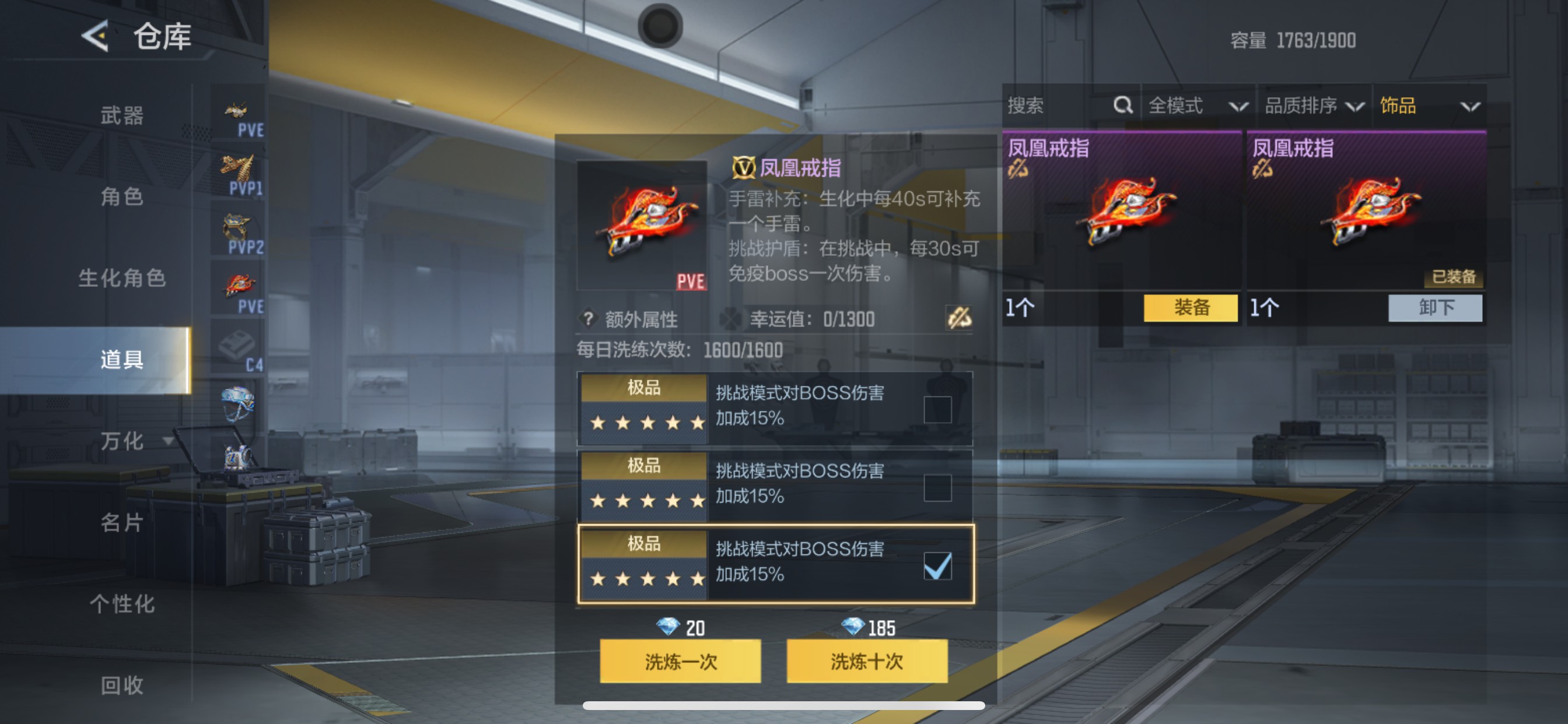Switch to the 万化 tab
This screenshot has height=724, width=1568.
[x=121, y=442]
